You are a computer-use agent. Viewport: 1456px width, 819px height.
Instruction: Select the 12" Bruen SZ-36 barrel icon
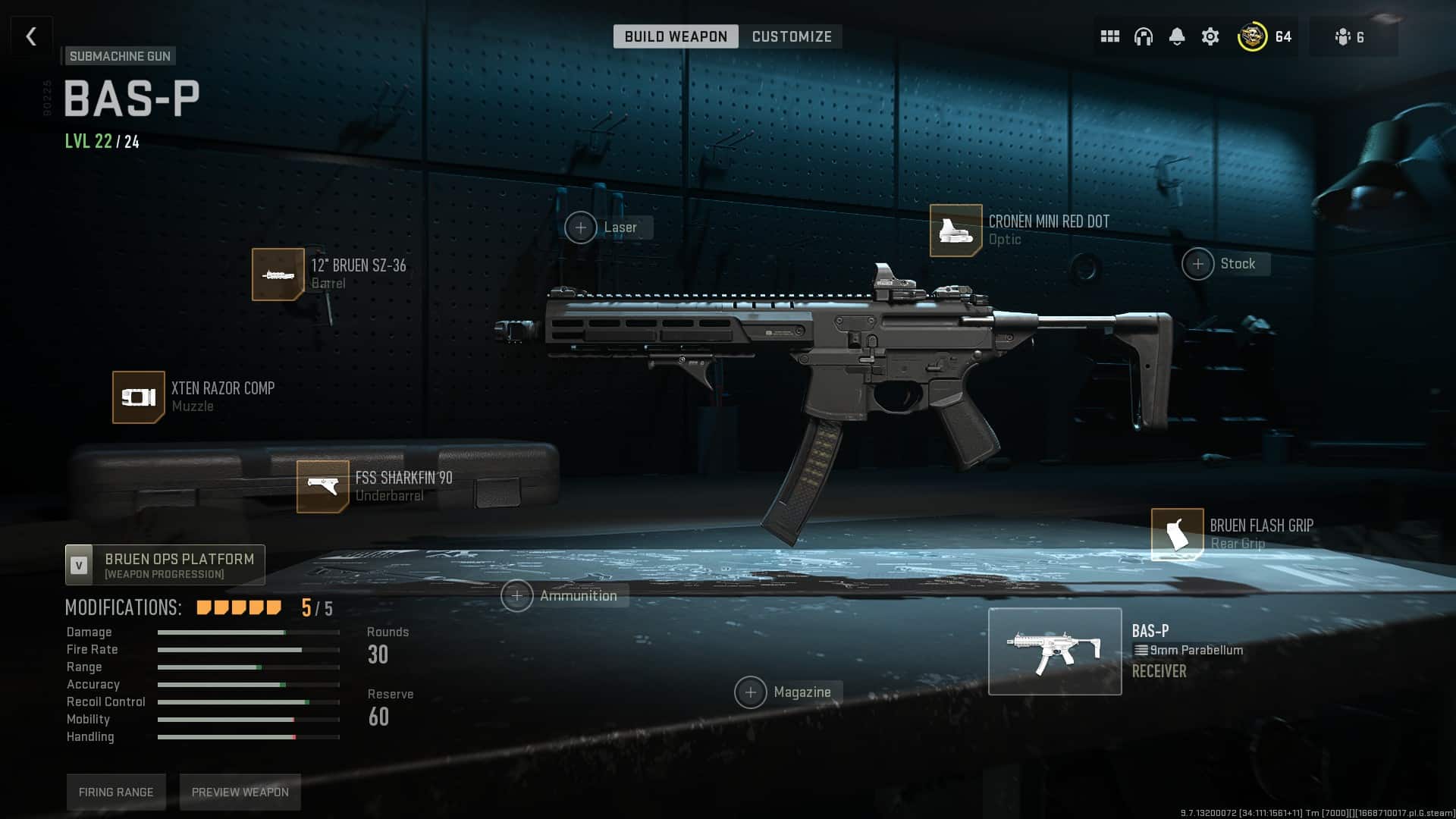click(278, 274)
